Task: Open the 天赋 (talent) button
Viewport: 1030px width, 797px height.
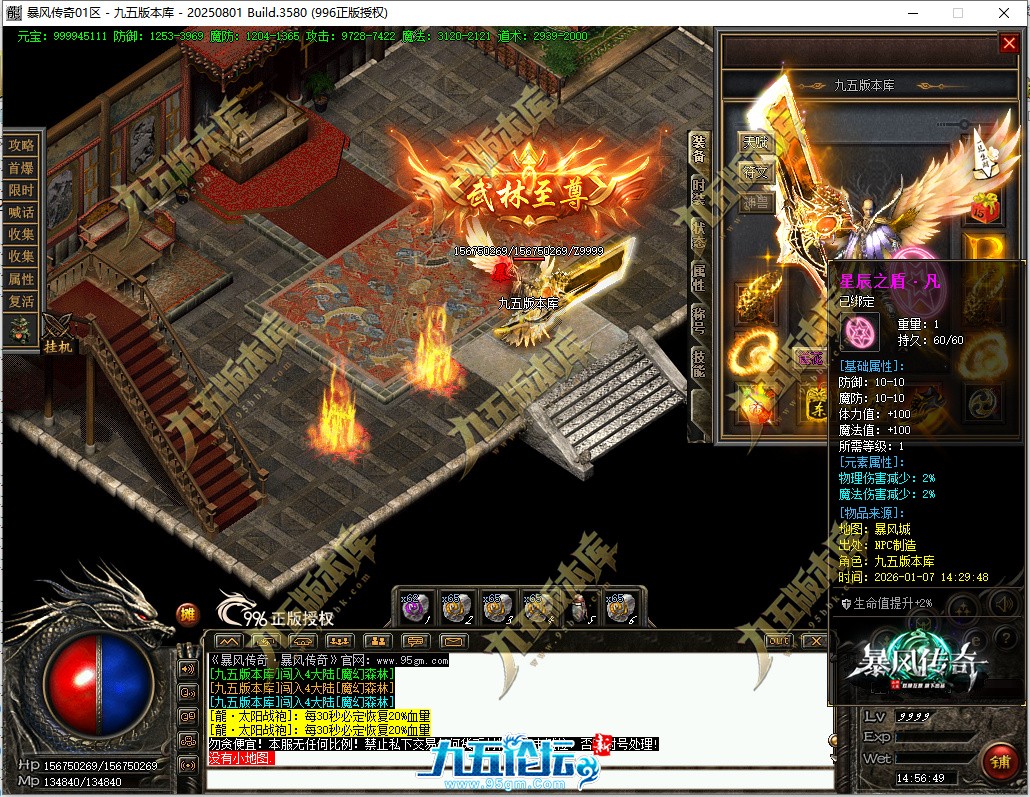Action: coord(756,143)
